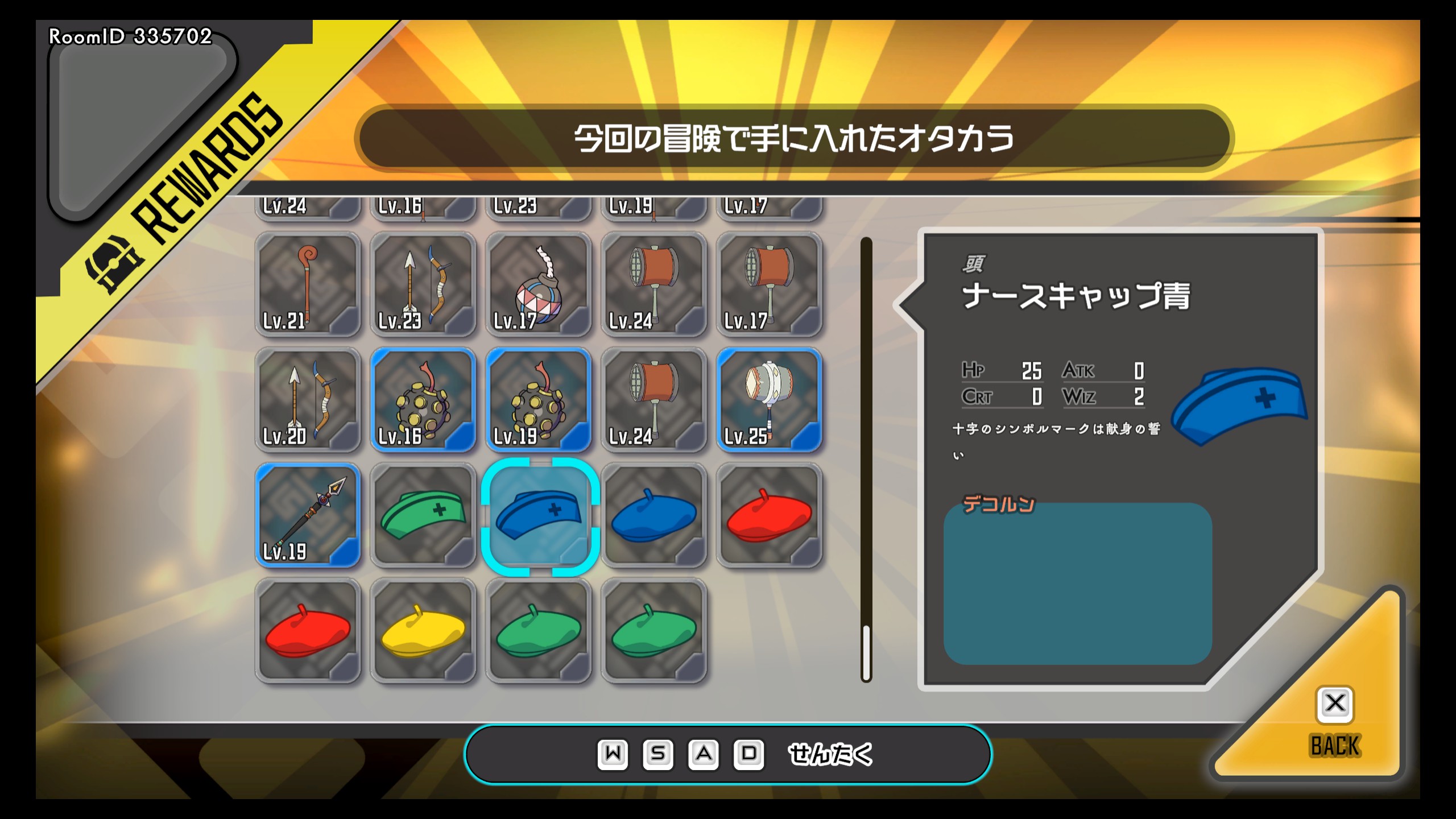This screenshot has width=1456, height=819.
Task: Choose the green nurse cap
Action: (x=423, y=515)
